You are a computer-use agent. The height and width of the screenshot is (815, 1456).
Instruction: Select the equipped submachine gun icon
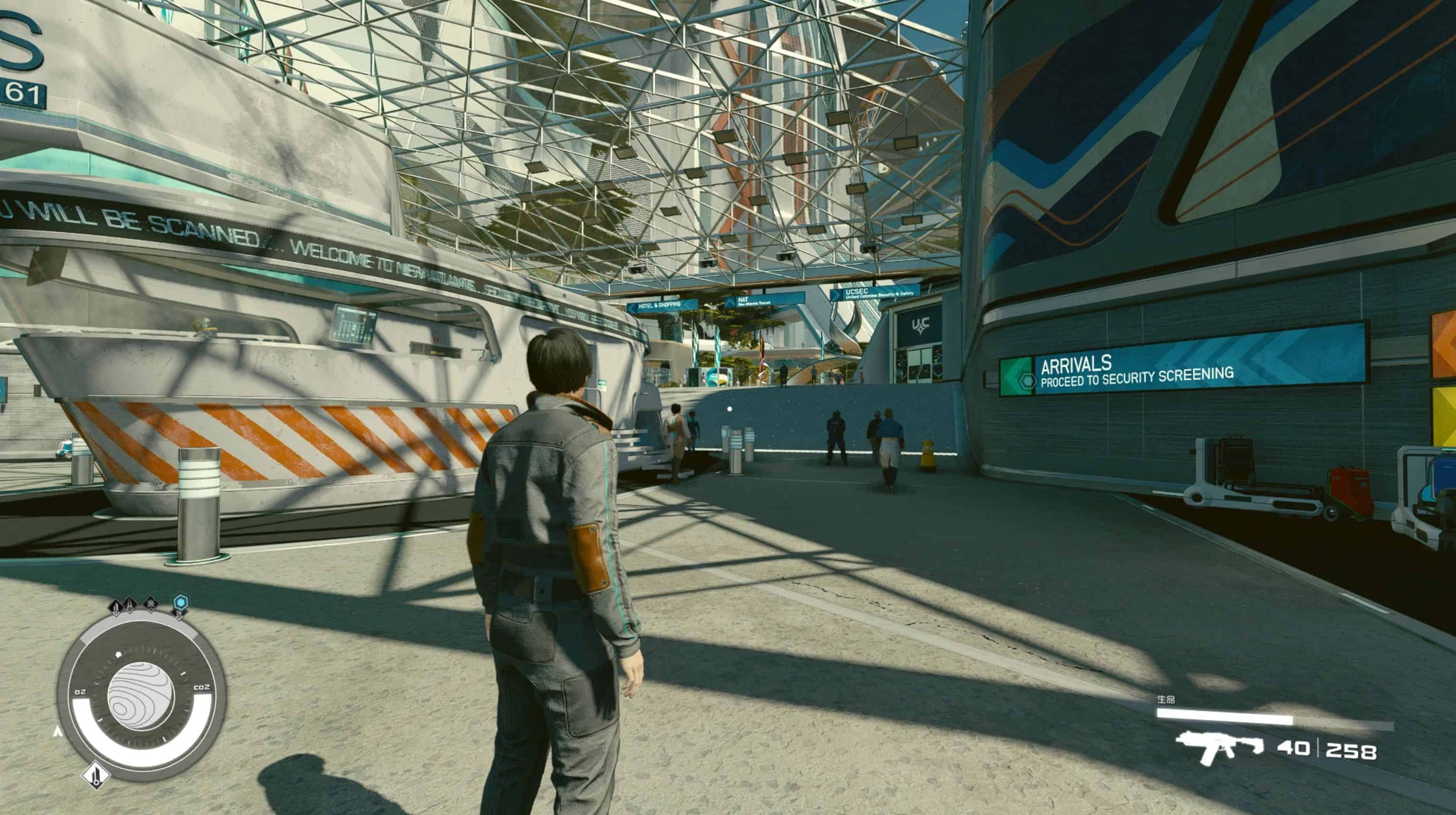coord(1219,747)
